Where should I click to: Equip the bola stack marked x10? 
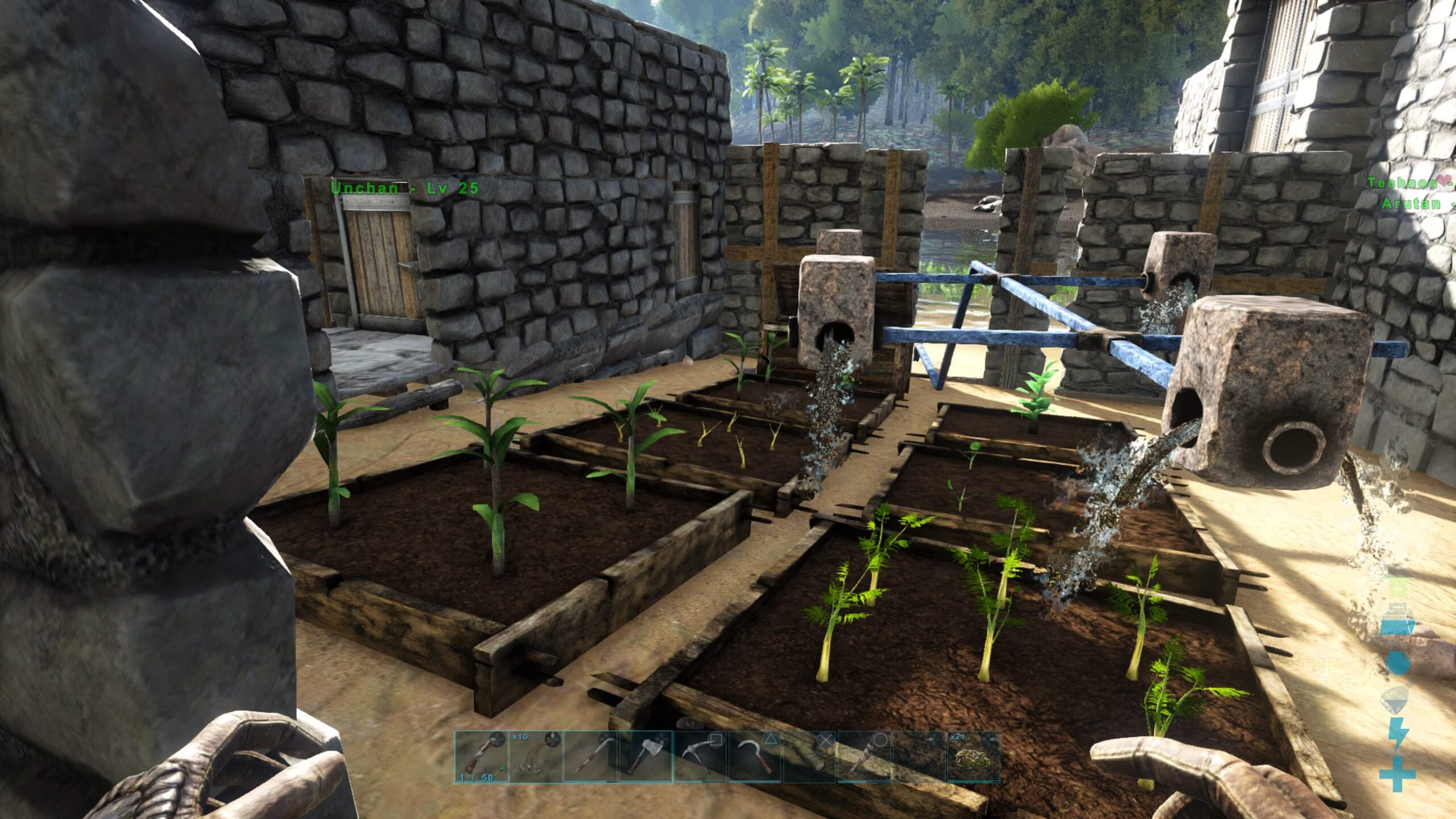[x=536, y=757]
